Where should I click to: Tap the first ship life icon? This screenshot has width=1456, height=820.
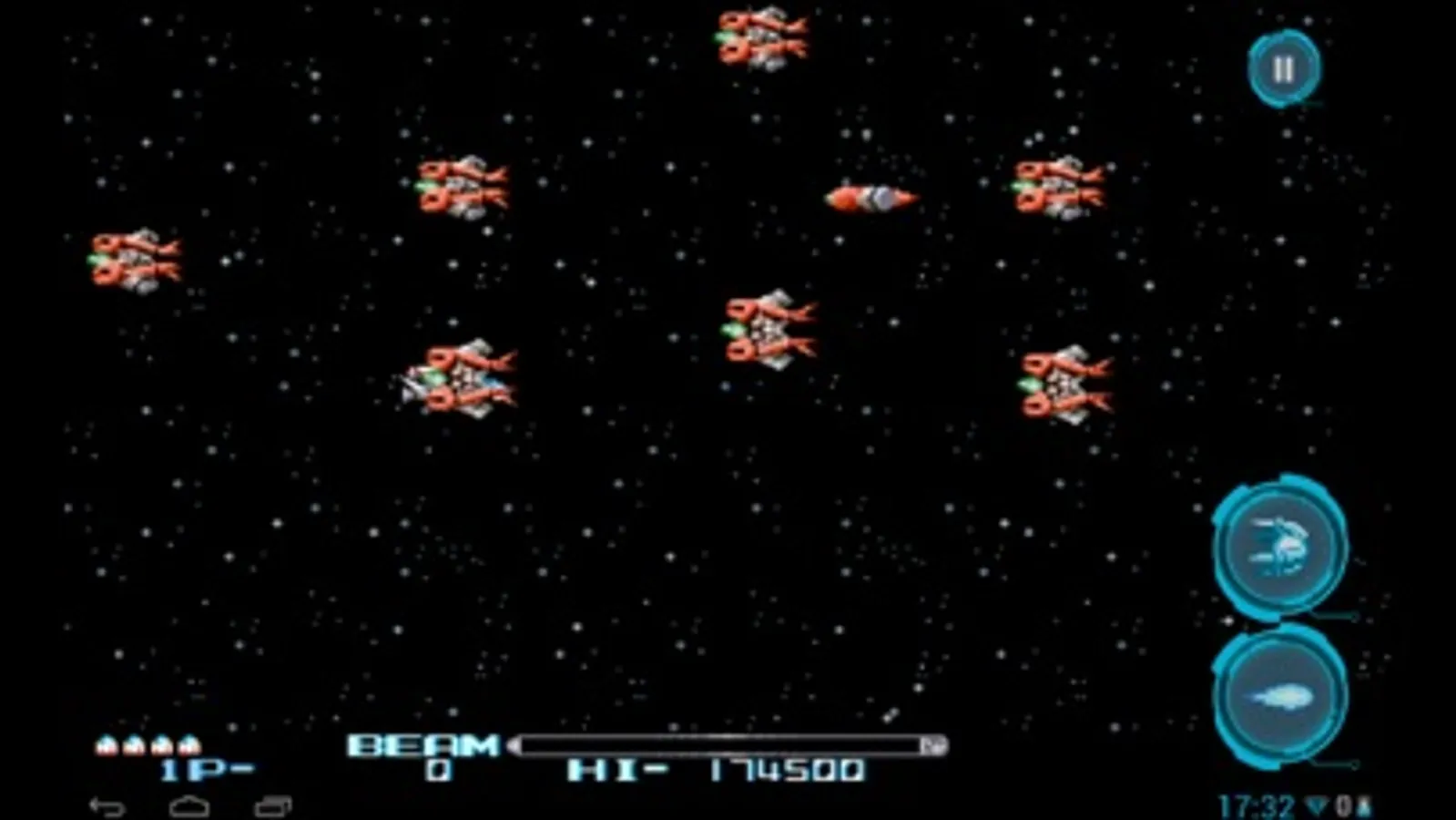tap(104, 744)
